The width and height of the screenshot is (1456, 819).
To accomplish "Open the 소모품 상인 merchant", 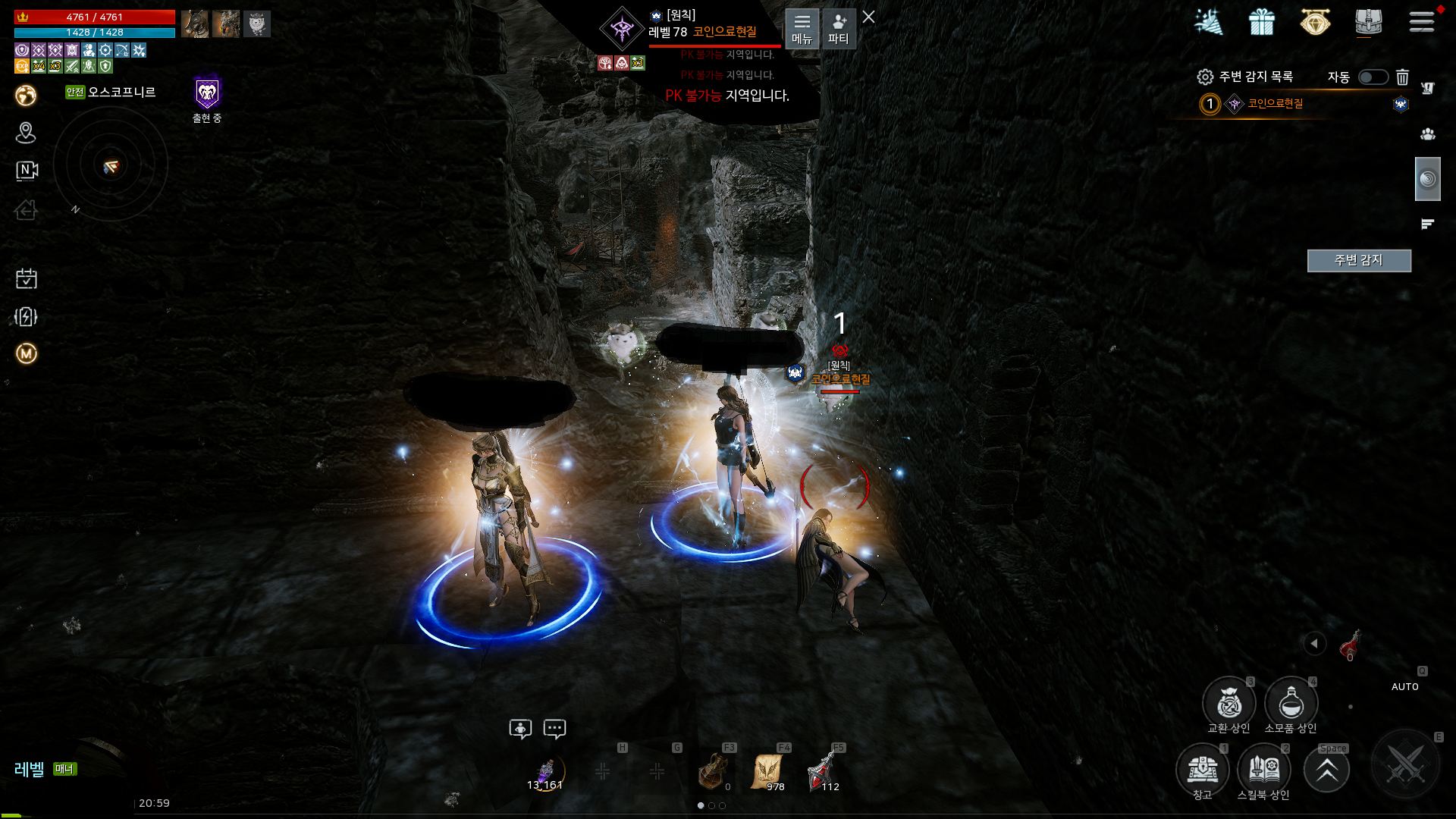I will 1291,704.
